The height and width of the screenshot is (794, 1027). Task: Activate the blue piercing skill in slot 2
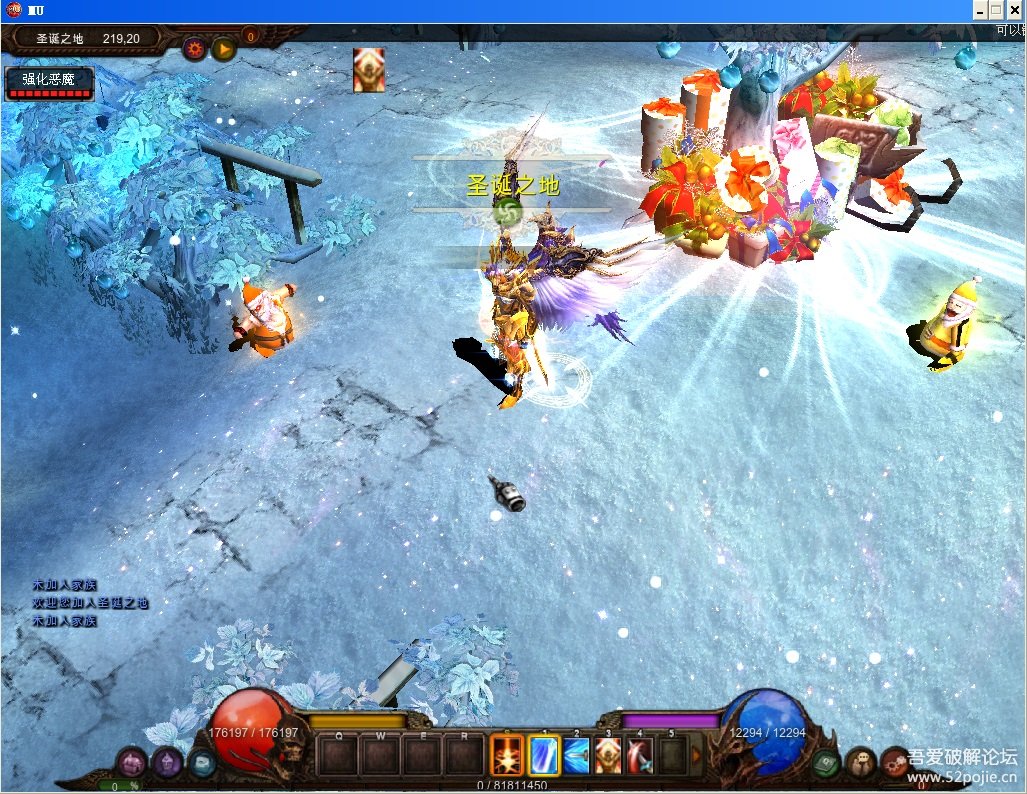[577, 755]
